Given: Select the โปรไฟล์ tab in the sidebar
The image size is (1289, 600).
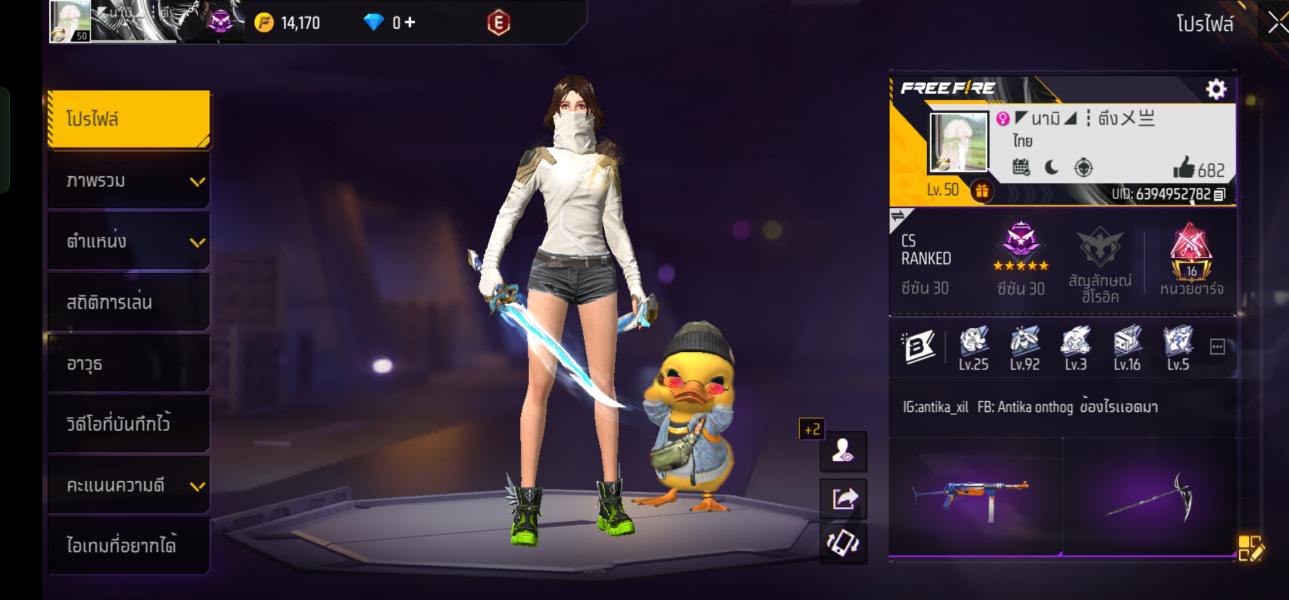Looking at the screenshot, I should click(128, 120).
